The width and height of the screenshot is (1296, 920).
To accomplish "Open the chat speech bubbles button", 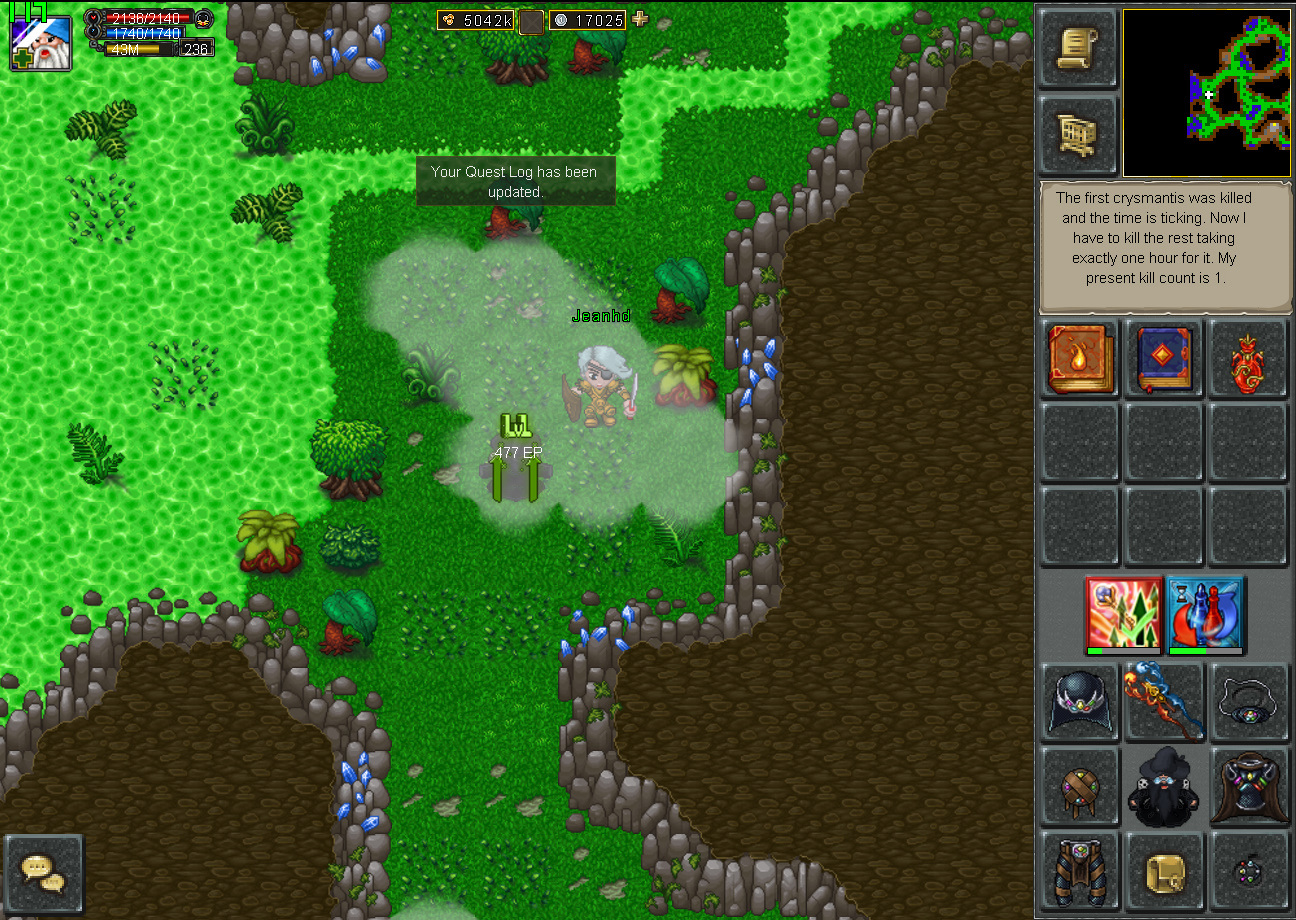I will [43, 874].
